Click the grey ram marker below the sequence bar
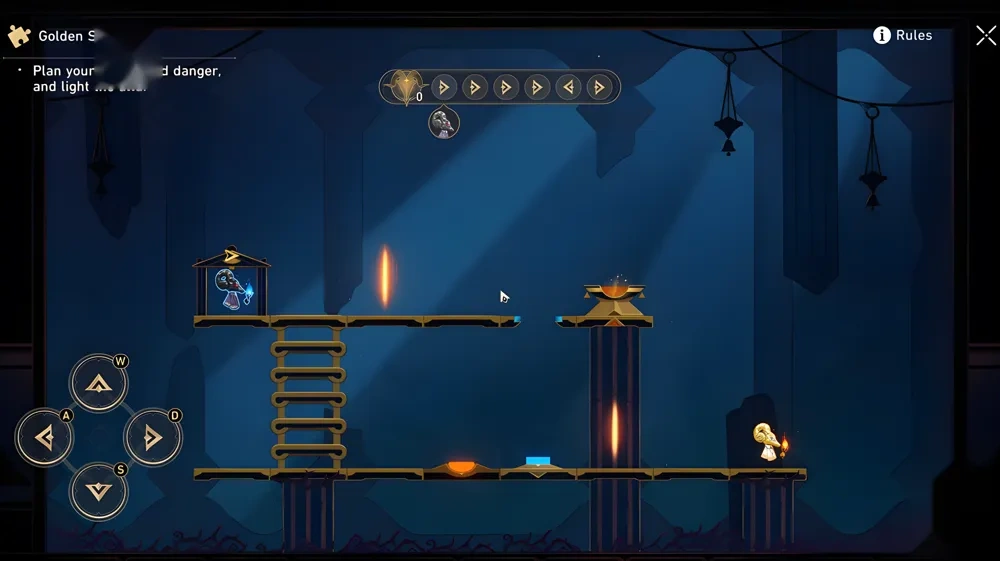 coord(444,123)
